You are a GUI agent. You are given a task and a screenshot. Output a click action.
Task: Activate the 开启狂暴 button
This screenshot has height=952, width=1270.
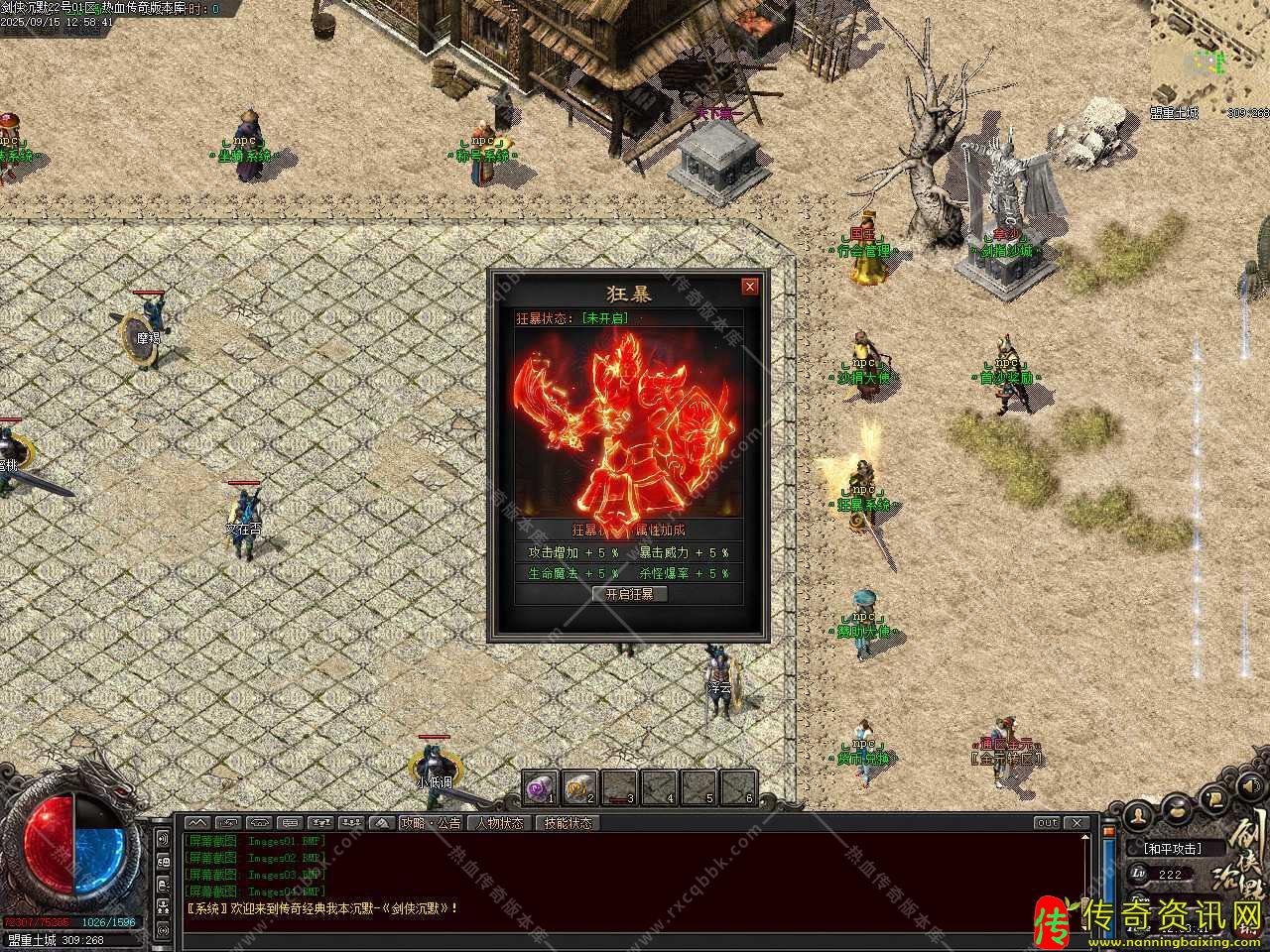coord(630,594)
